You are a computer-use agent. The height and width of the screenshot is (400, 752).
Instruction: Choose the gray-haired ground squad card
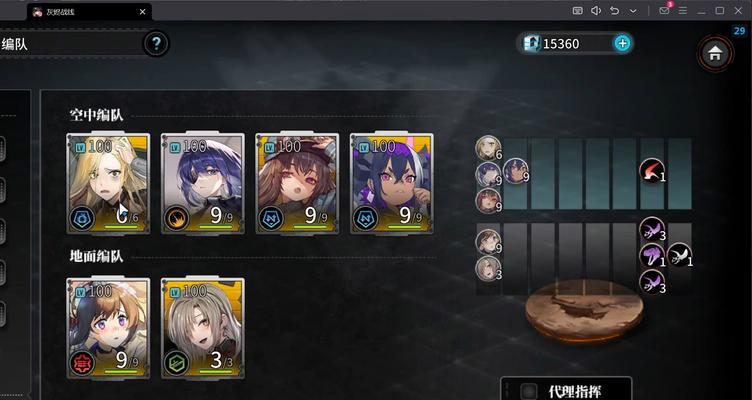(202, 327)
